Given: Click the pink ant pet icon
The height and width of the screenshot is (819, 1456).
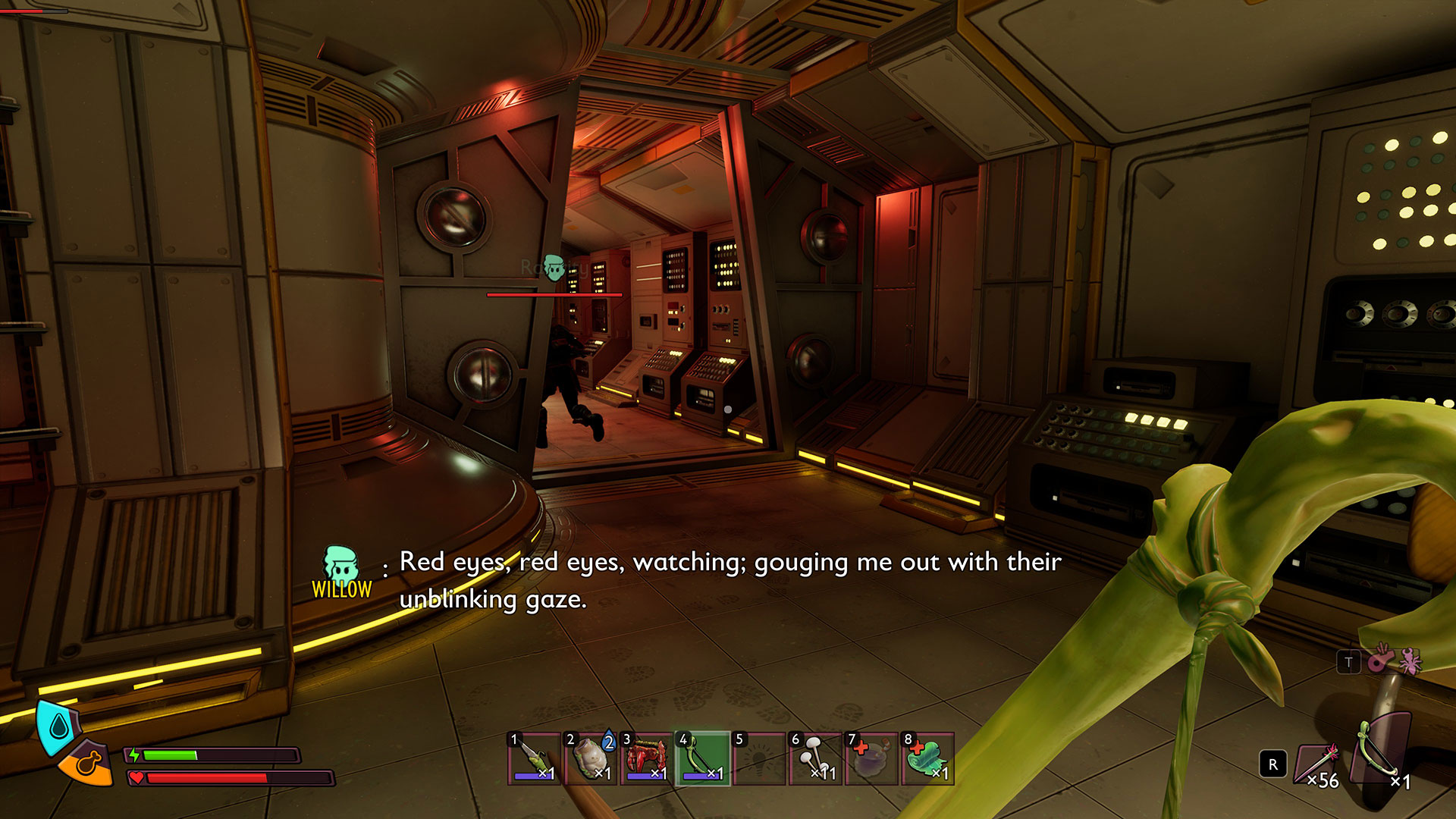Looking at the screenshot, I should click(1410, 661).
